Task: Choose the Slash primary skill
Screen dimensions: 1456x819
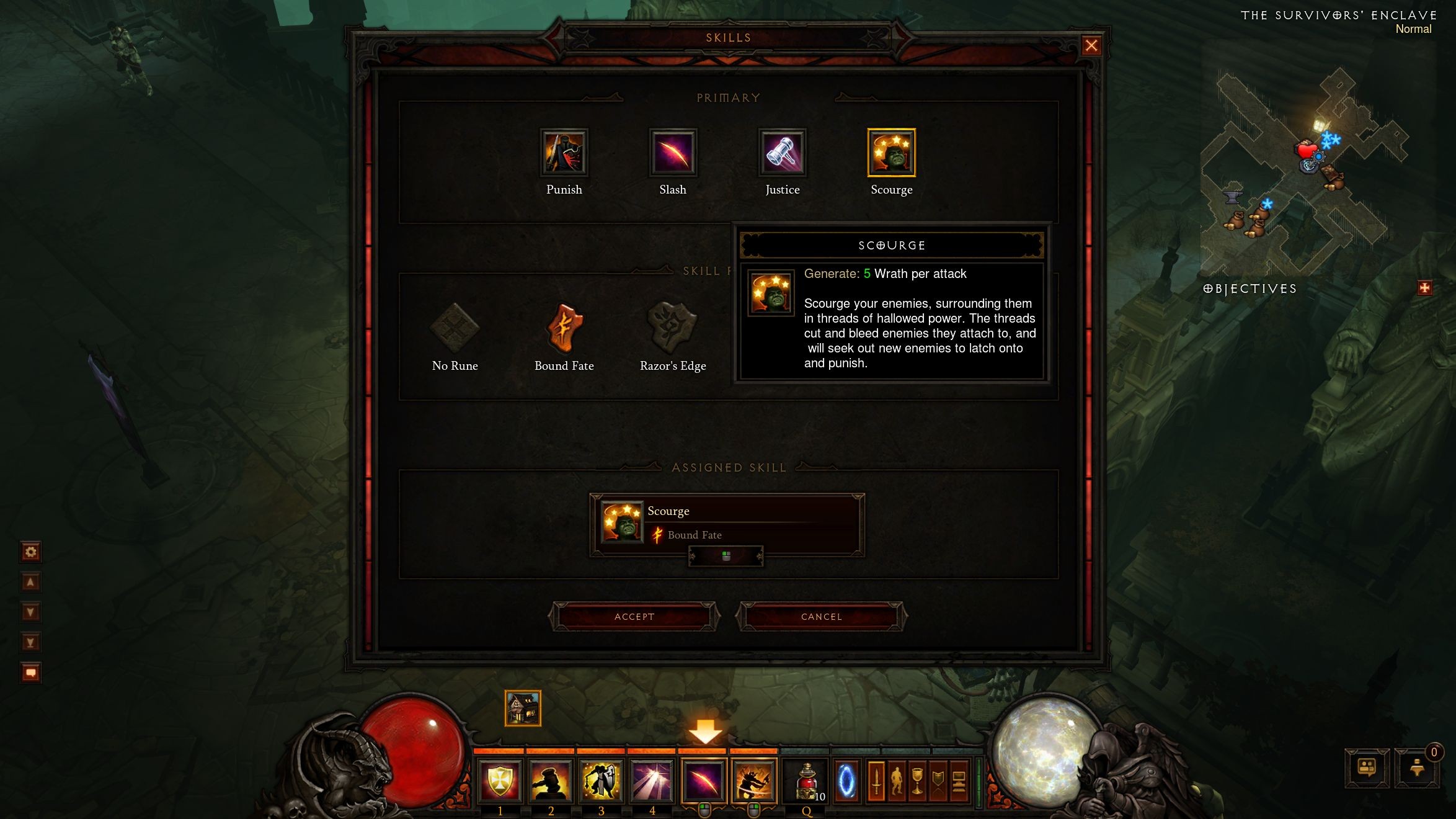Action: [673, 153]
